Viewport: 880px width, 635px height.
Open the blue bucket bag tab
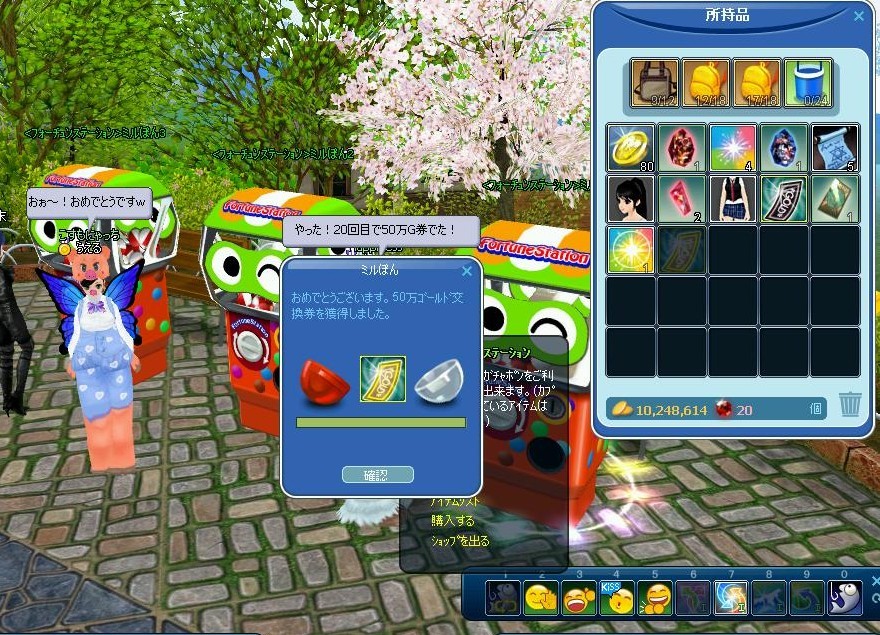click(x=808, y=83)
